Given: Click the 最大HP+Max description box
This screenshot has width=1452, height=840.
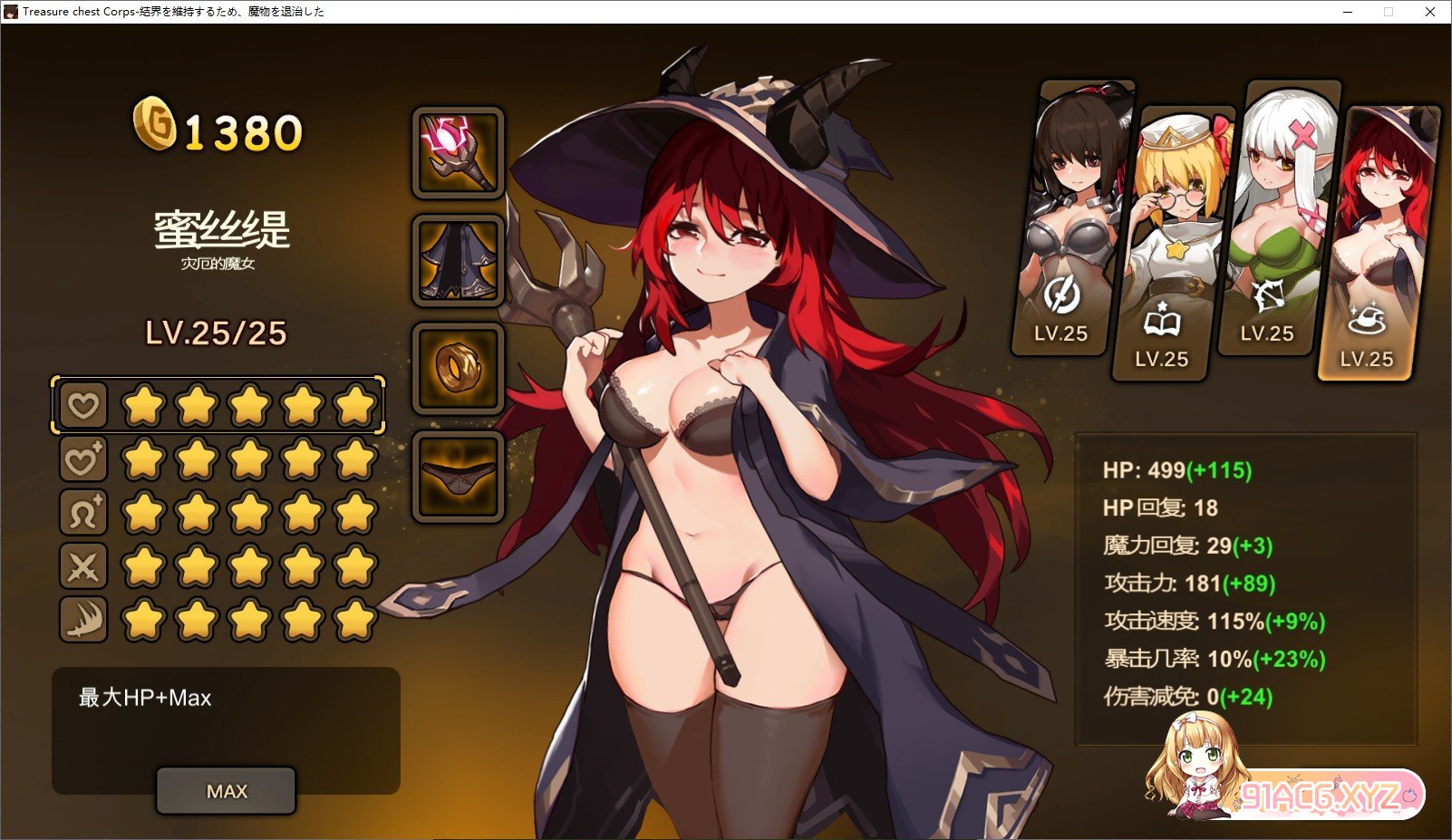Looking at the screenshot, I should tap(227, 698).
